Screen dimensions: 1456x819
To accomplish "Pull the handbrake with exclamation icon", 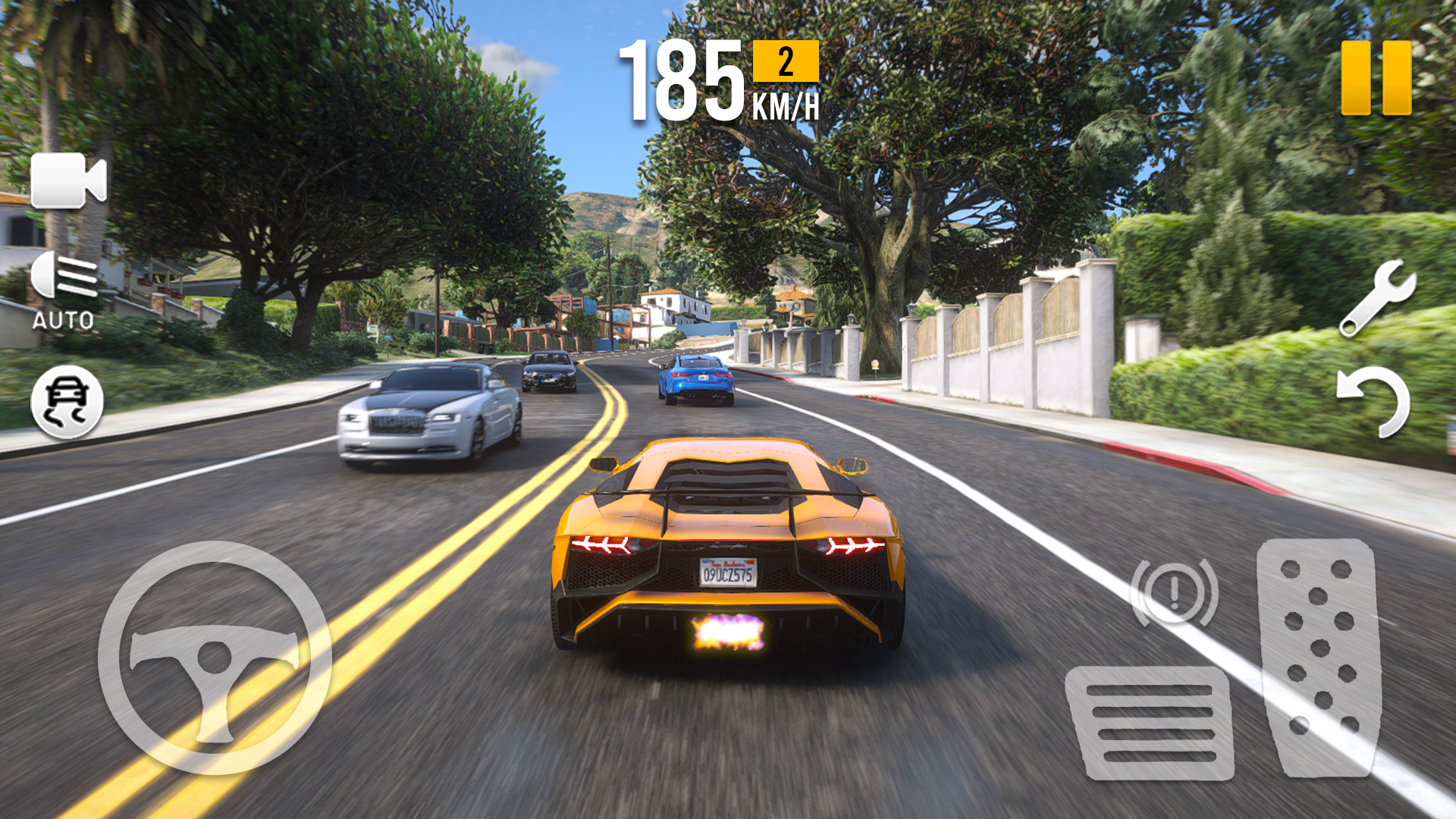I will pyautogui.click(x=1175, y=591).
